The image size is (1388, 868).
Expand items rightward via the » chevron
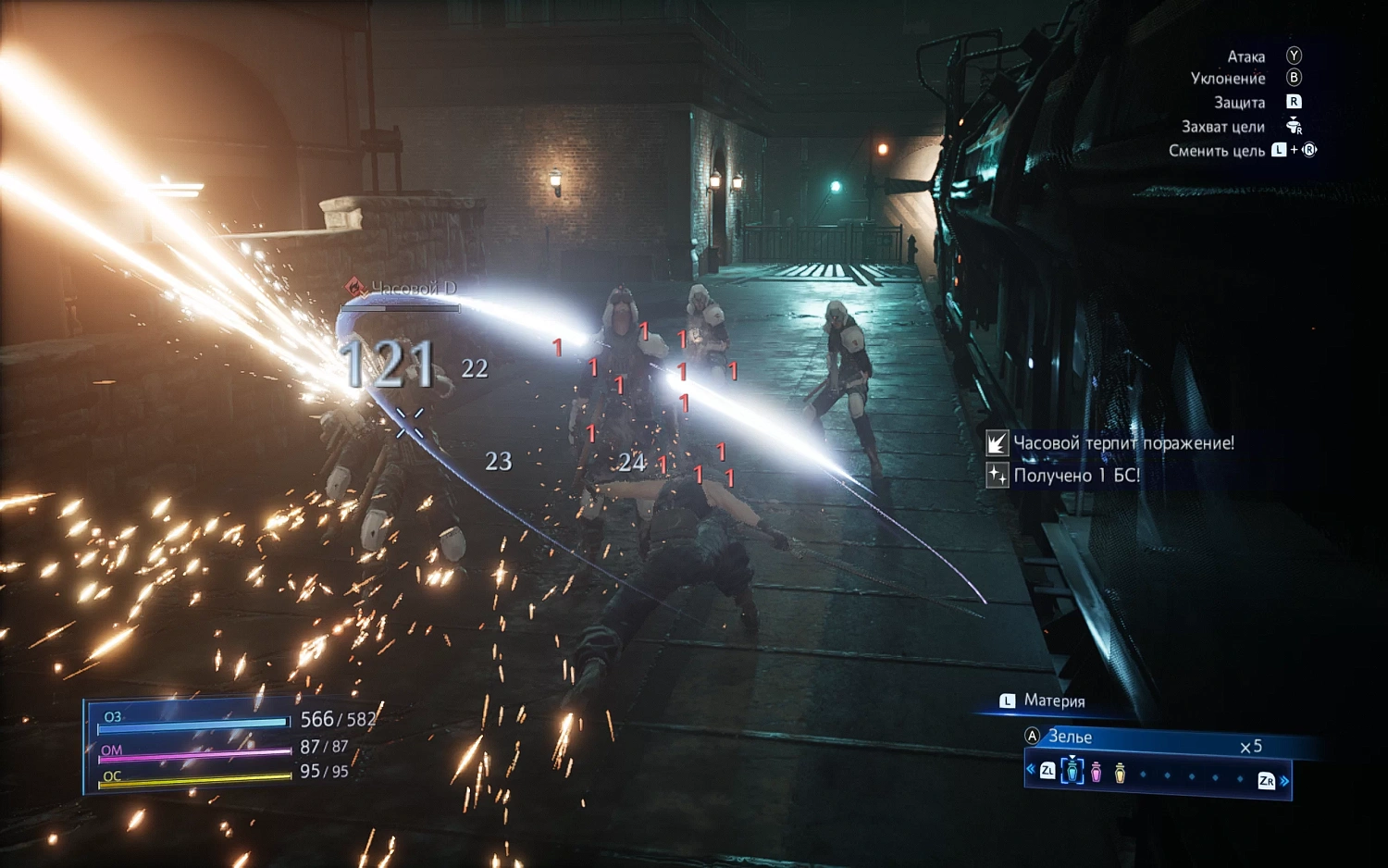tap(1286, 780)
